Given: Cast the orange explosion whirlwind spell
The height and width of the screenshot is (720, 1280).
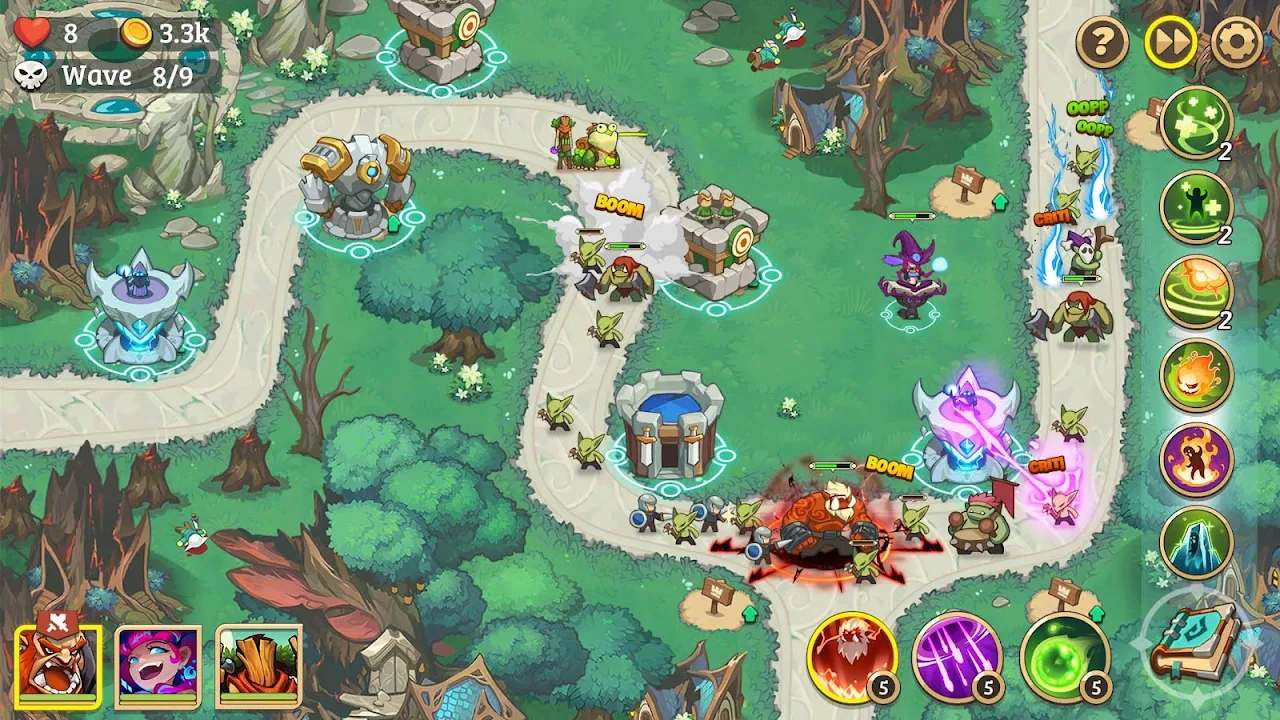Looking at the screenshot, I should 1196,291.
